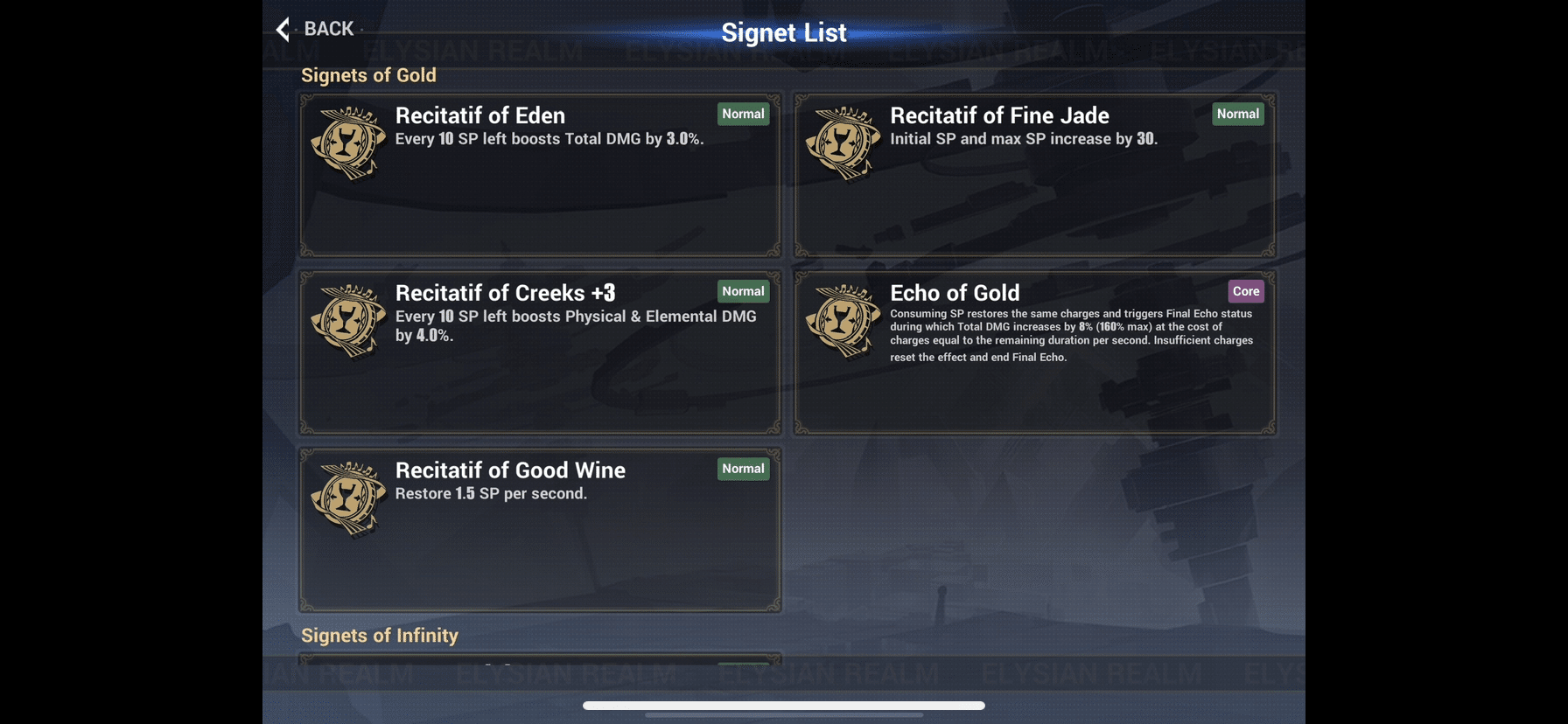Click the Normal badge on Recitatif of Fine Jade
The image size is (1568, 724).
(1237, 114)
